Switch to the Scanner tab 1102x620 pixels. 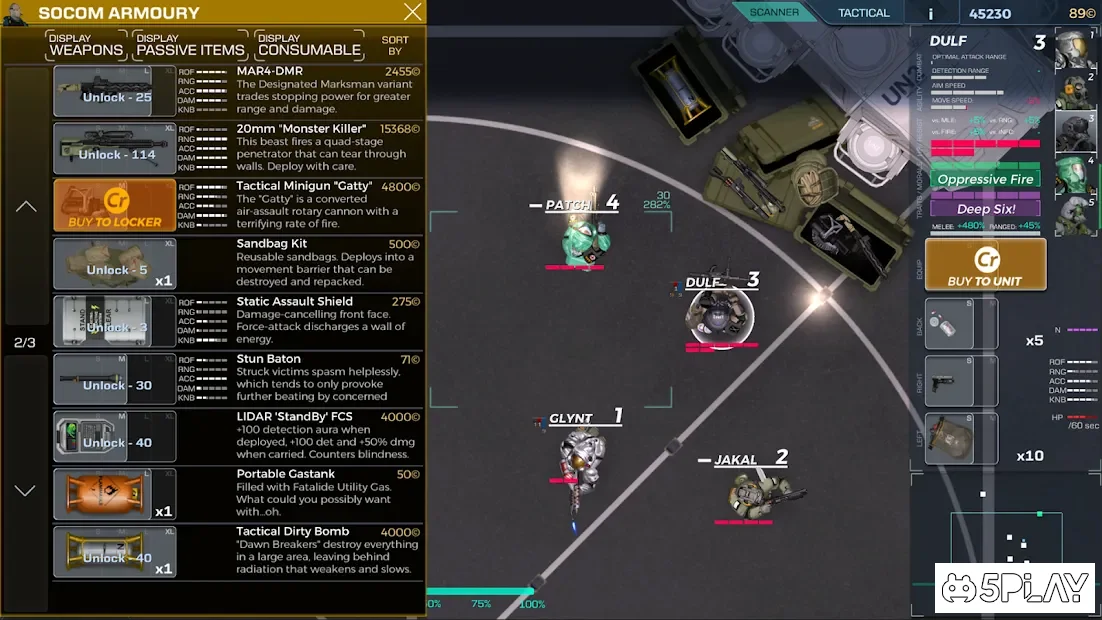coord(775,13)
